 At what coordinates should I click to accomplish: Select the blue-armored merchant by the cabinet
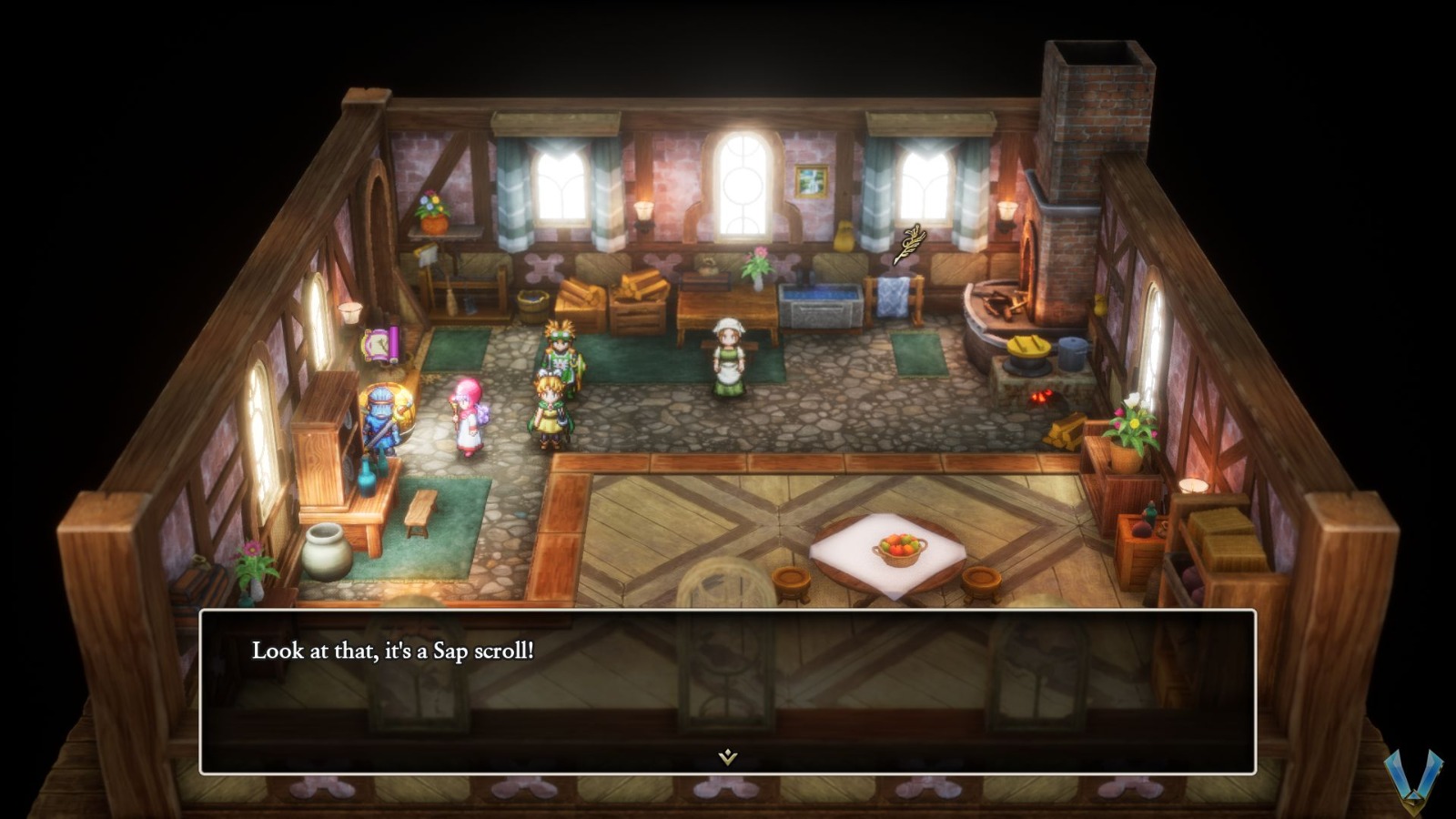(382, 419)
